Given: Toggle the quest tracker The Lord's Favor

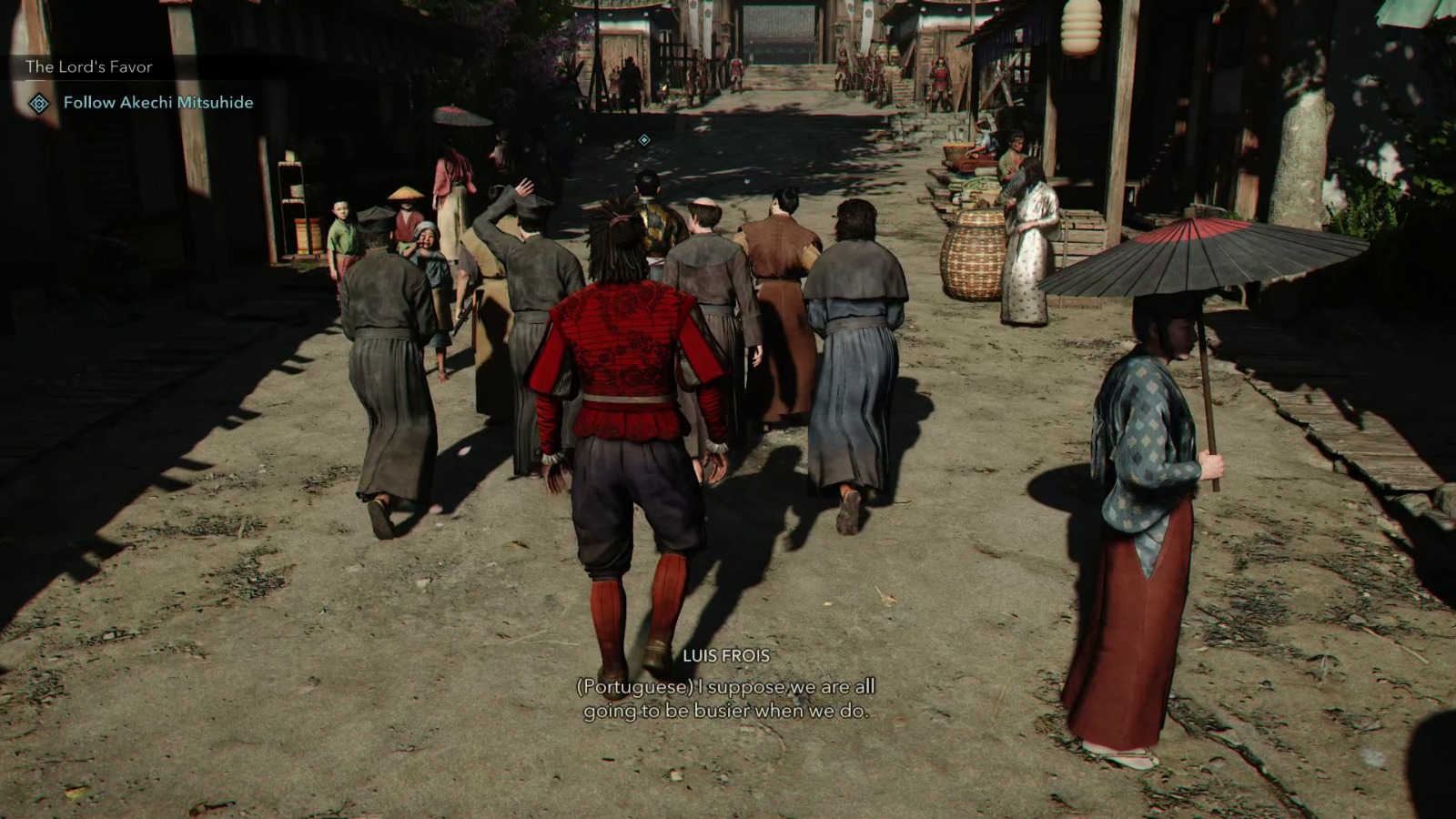Looking at the screenshot, I should pyautogui.click(x=90, y=66).
